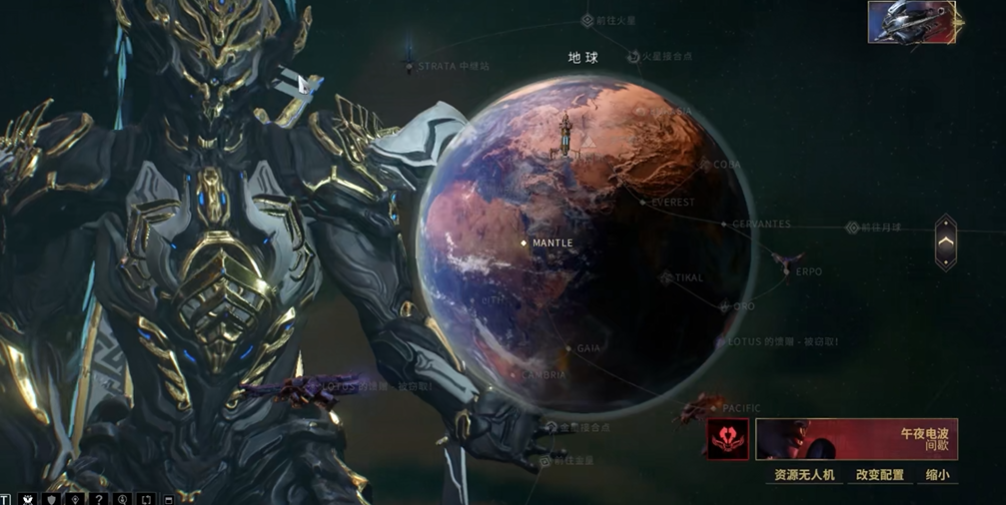Click the red emblem icon beside Nightwave

click(727, 439)
